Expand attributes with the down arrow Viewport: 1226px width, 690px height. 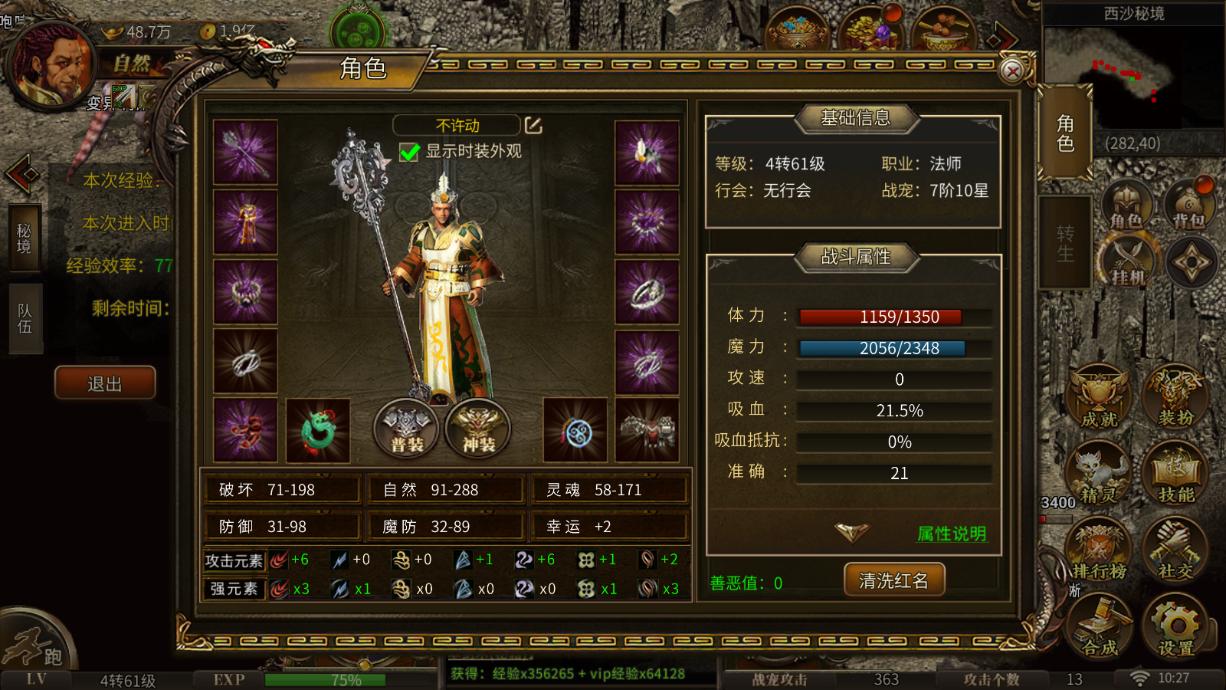point(852,532)
